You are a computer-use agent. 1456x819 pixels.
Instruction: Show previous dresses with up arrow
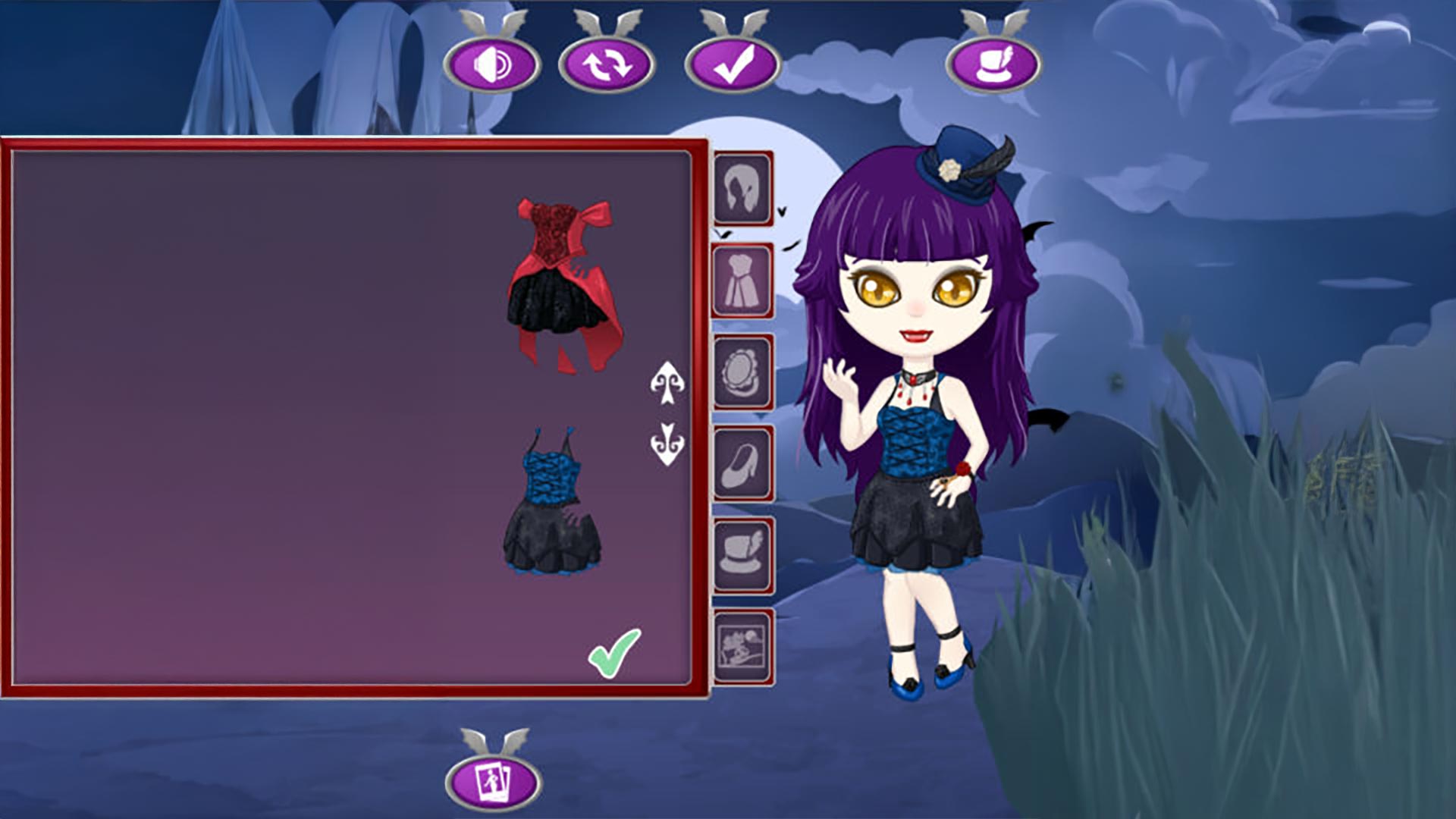[667, 383]
